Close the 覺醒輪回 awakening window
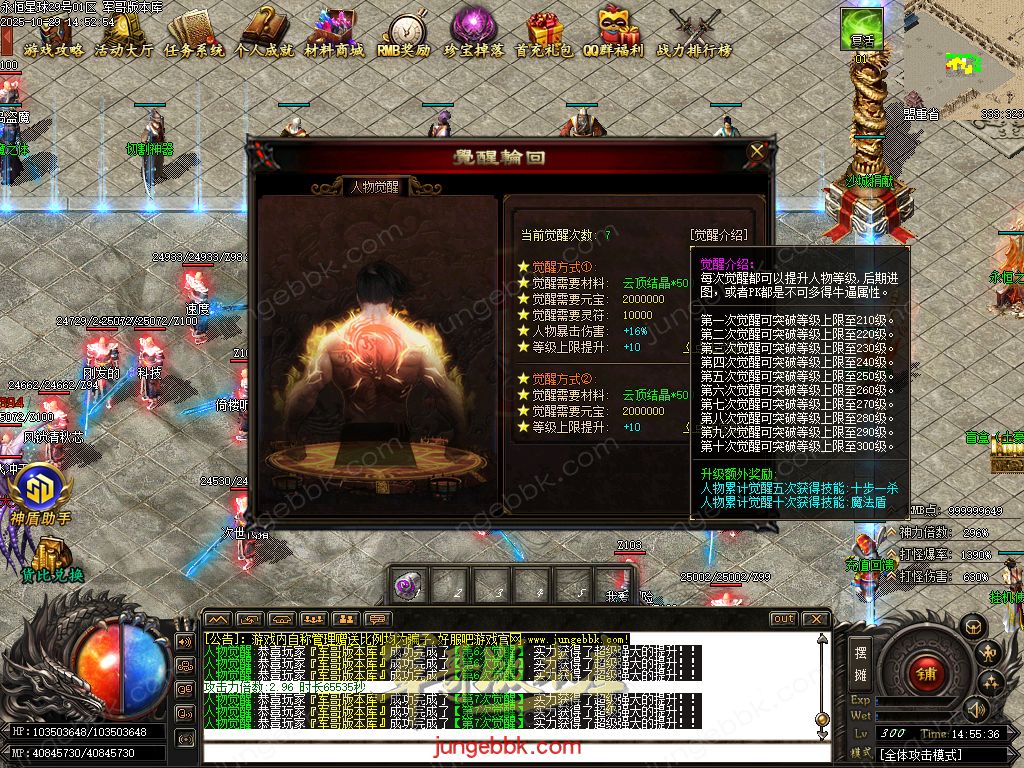 (x=757, y=152)
